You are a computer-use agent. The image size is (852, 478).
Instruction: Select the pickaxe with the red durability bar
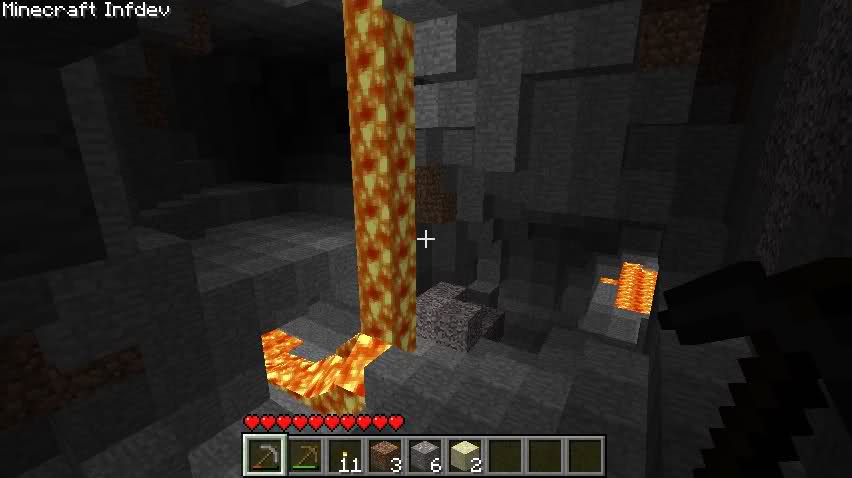point(266,456)
